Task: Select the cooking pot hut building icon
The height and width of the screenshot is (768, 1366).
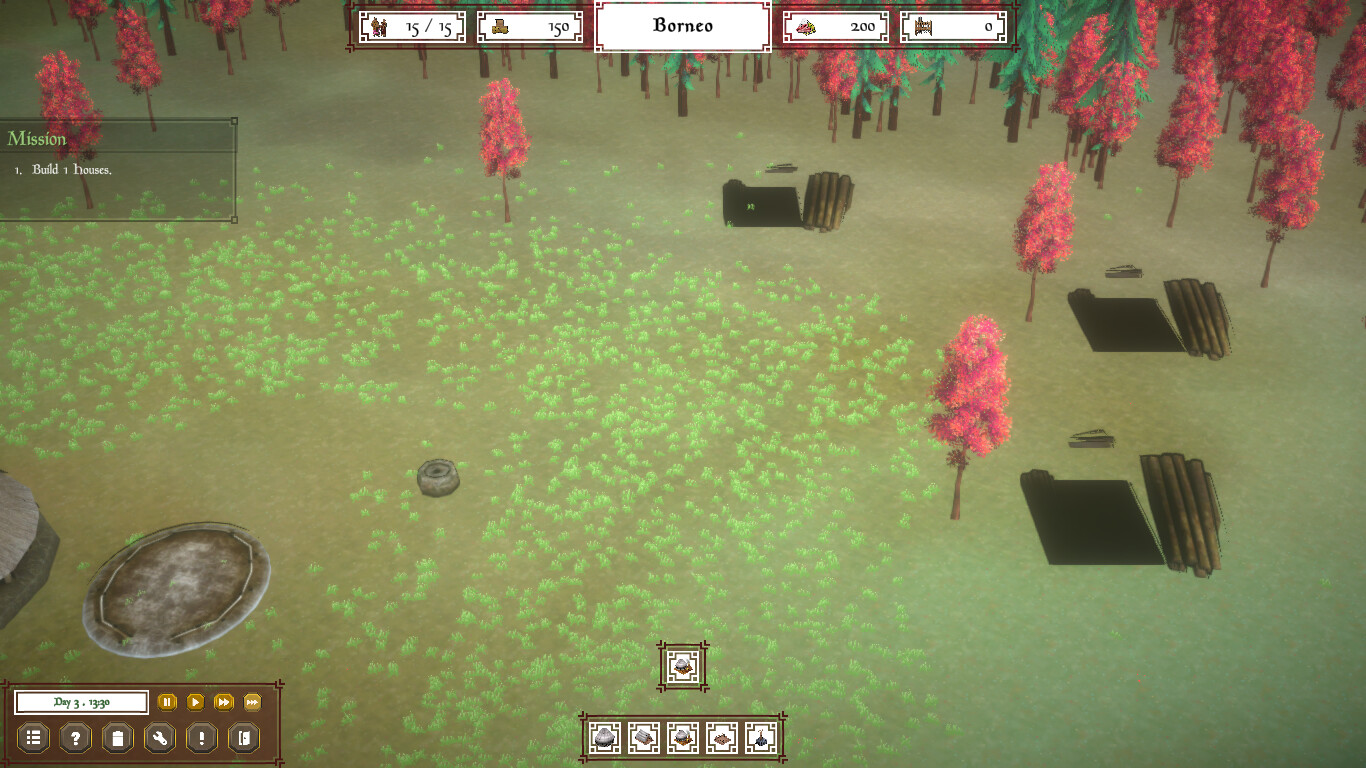Action: point(682,737)
